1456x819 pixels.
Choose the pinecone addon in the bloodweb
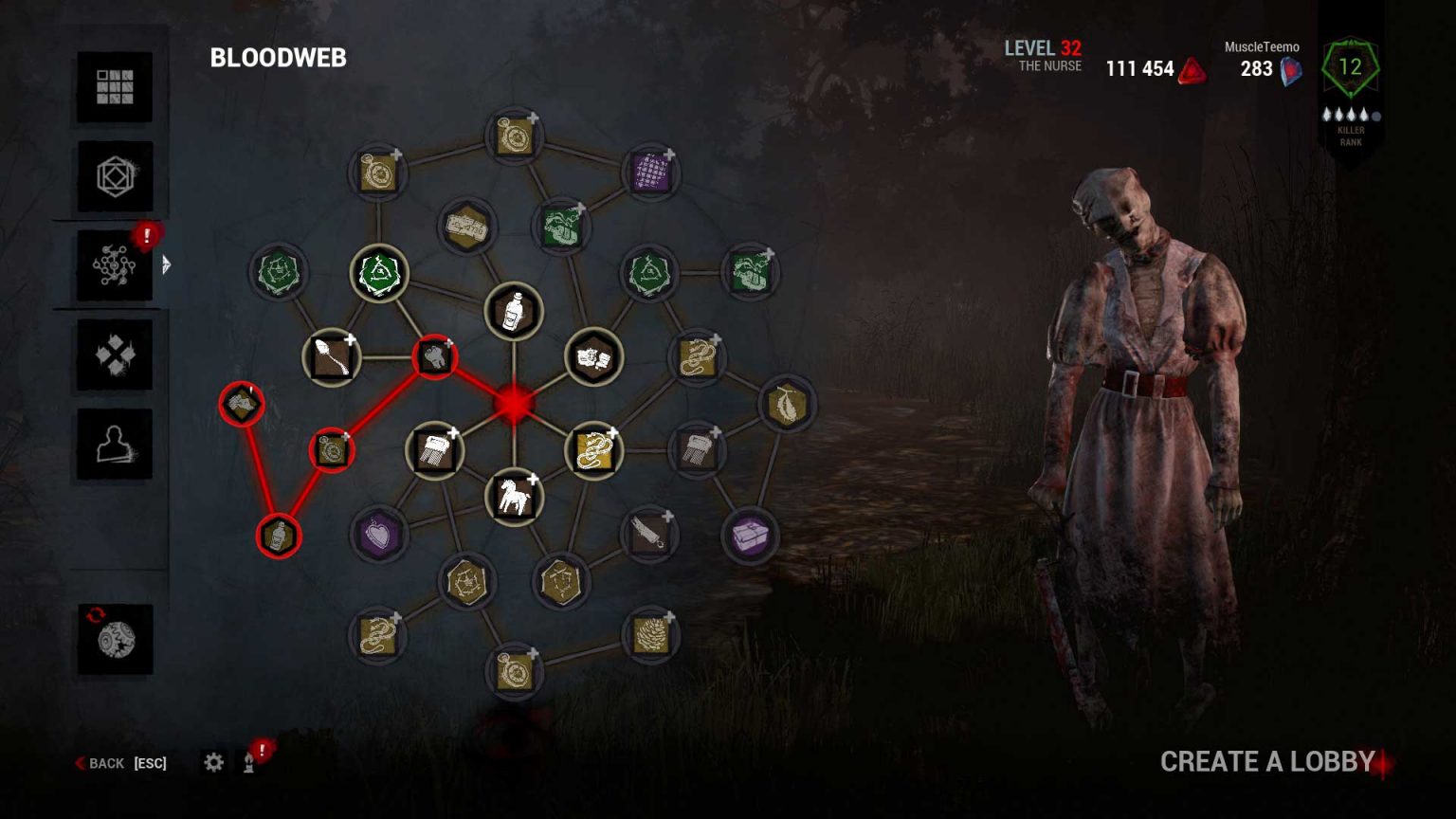652,633
